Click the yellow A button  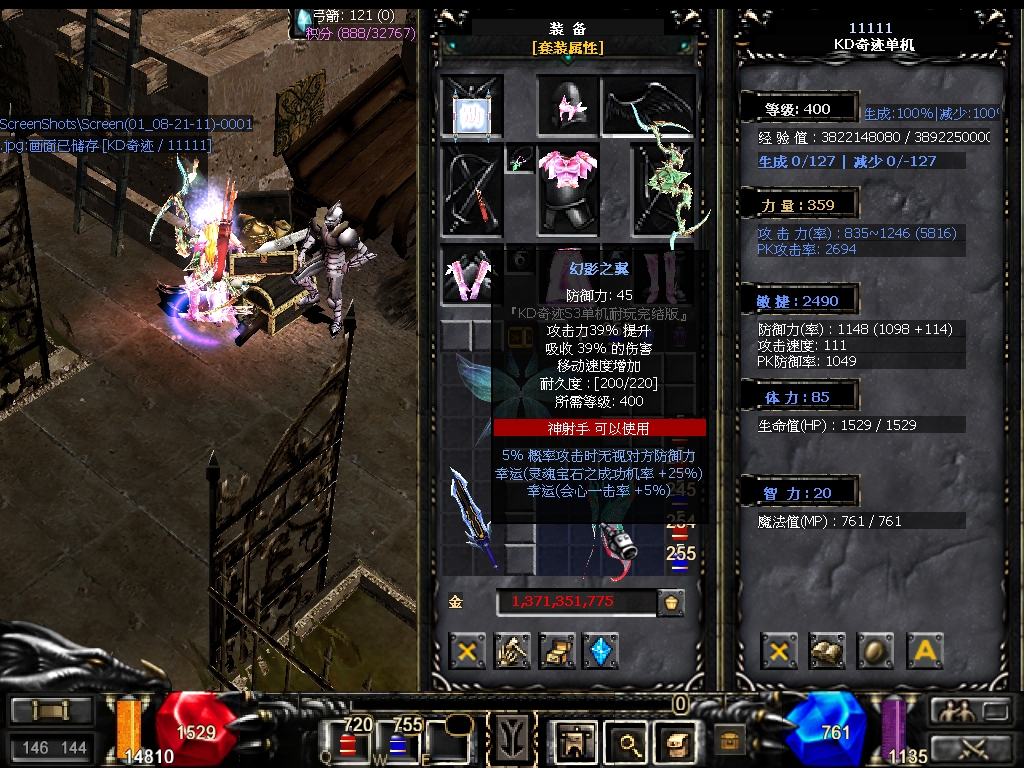pyautogui.click(x=925, y=651)
